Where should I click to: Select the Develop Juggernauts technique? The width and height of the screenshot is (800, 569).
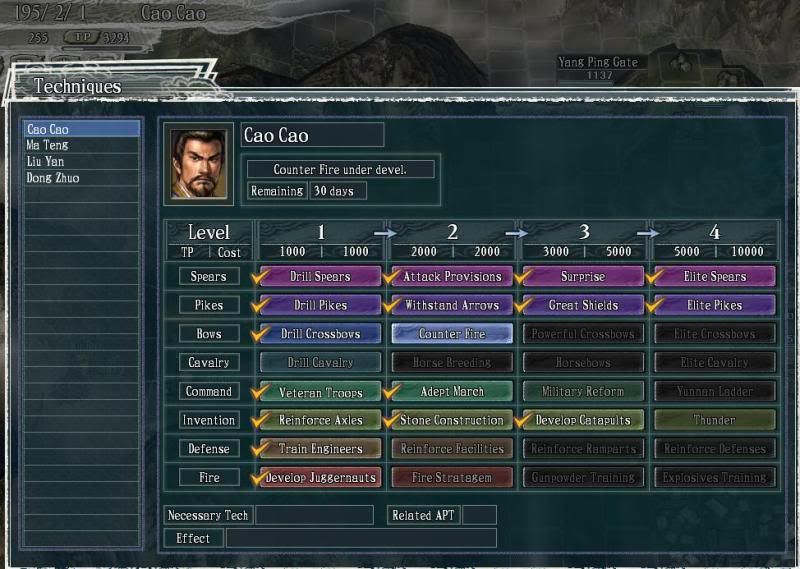click(320, 478)
